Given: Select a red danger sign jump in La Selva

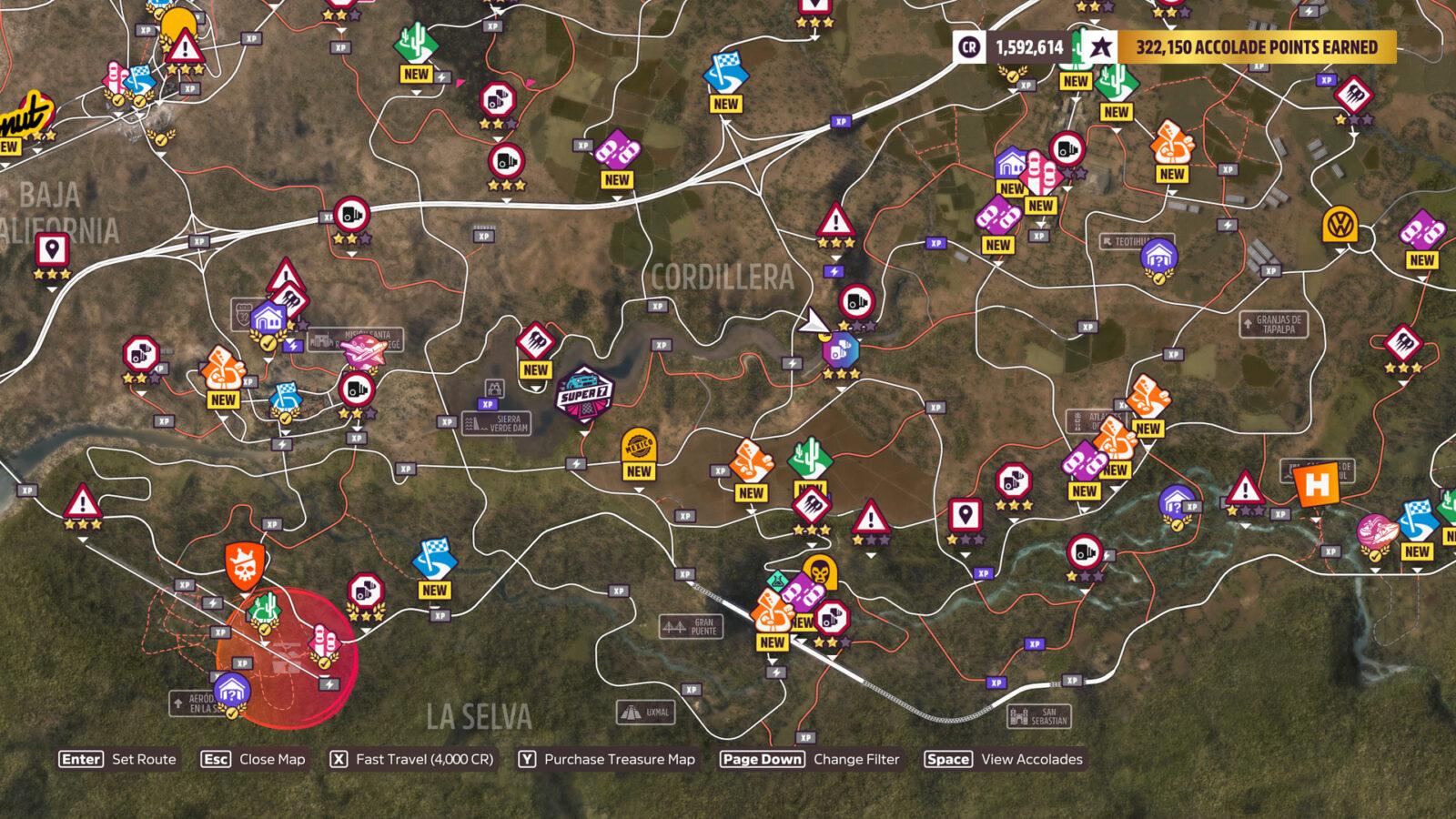Looking at the screenshot, I should point(83,502).
